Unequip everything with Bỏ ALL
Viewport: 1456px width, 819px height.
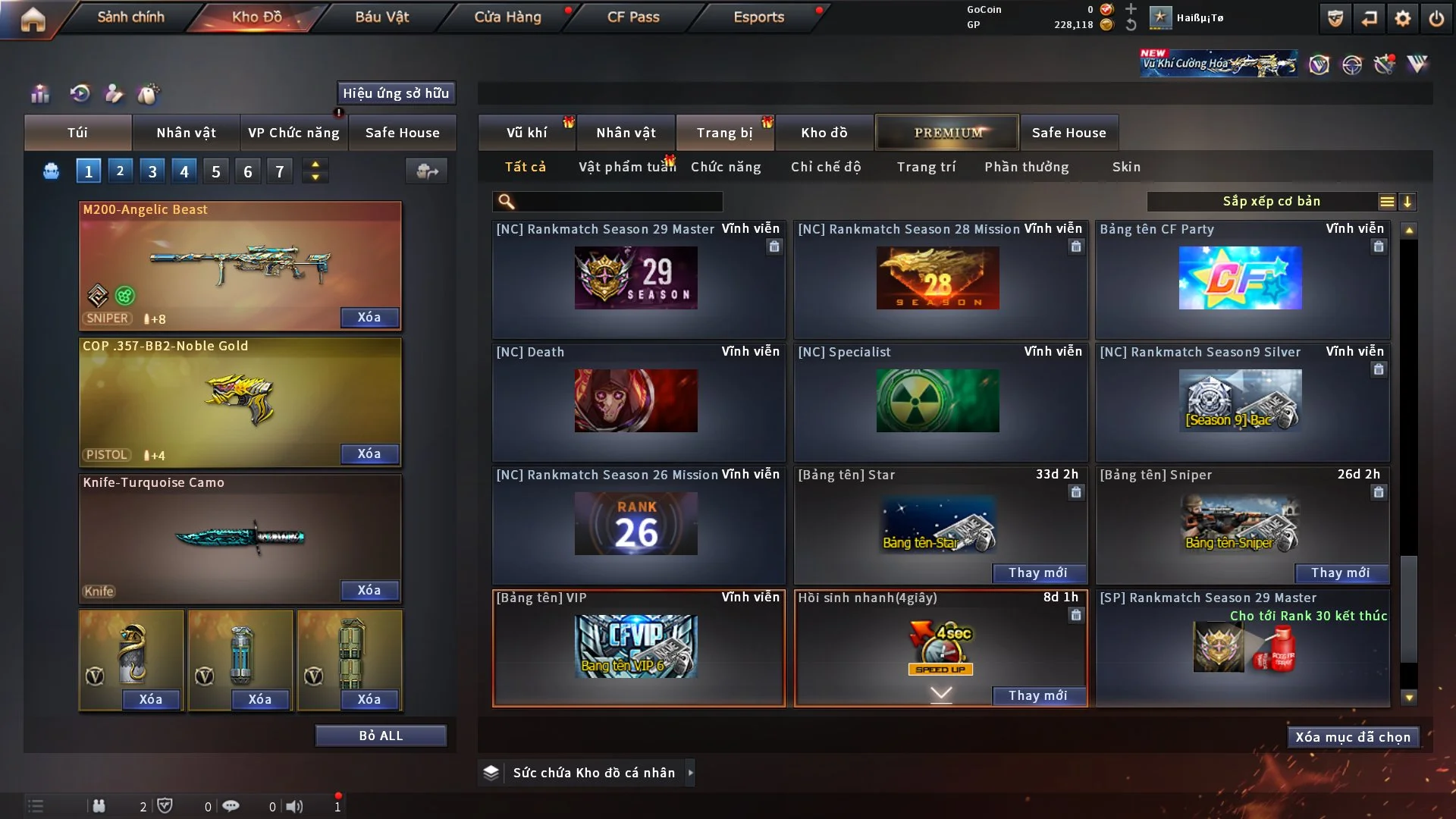tap(381, 736)
